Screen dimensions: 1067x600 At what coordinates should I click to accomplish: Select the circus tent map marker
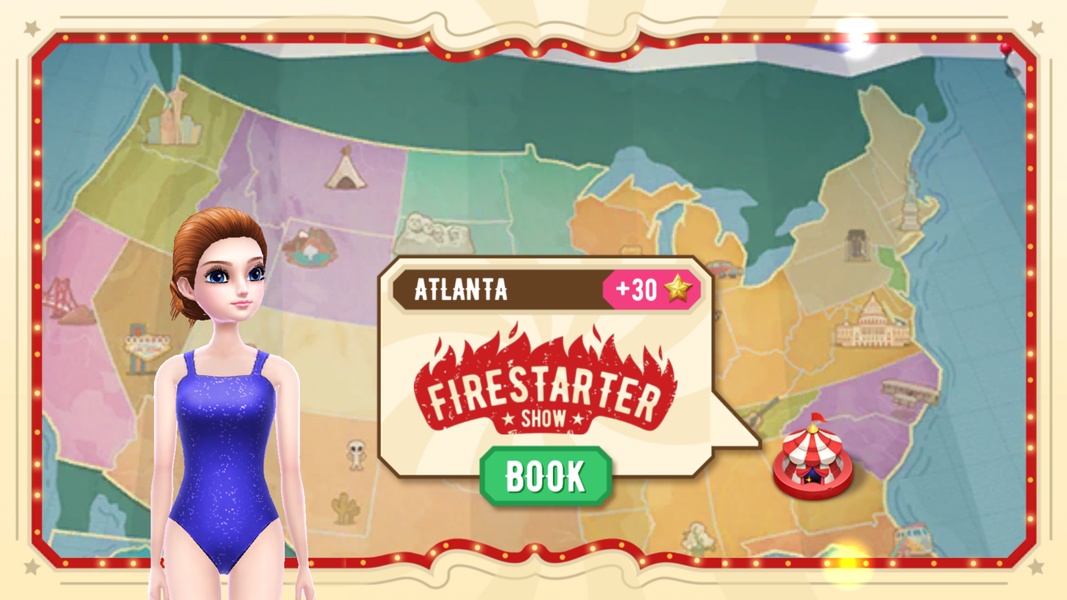[x=813, y=460]
